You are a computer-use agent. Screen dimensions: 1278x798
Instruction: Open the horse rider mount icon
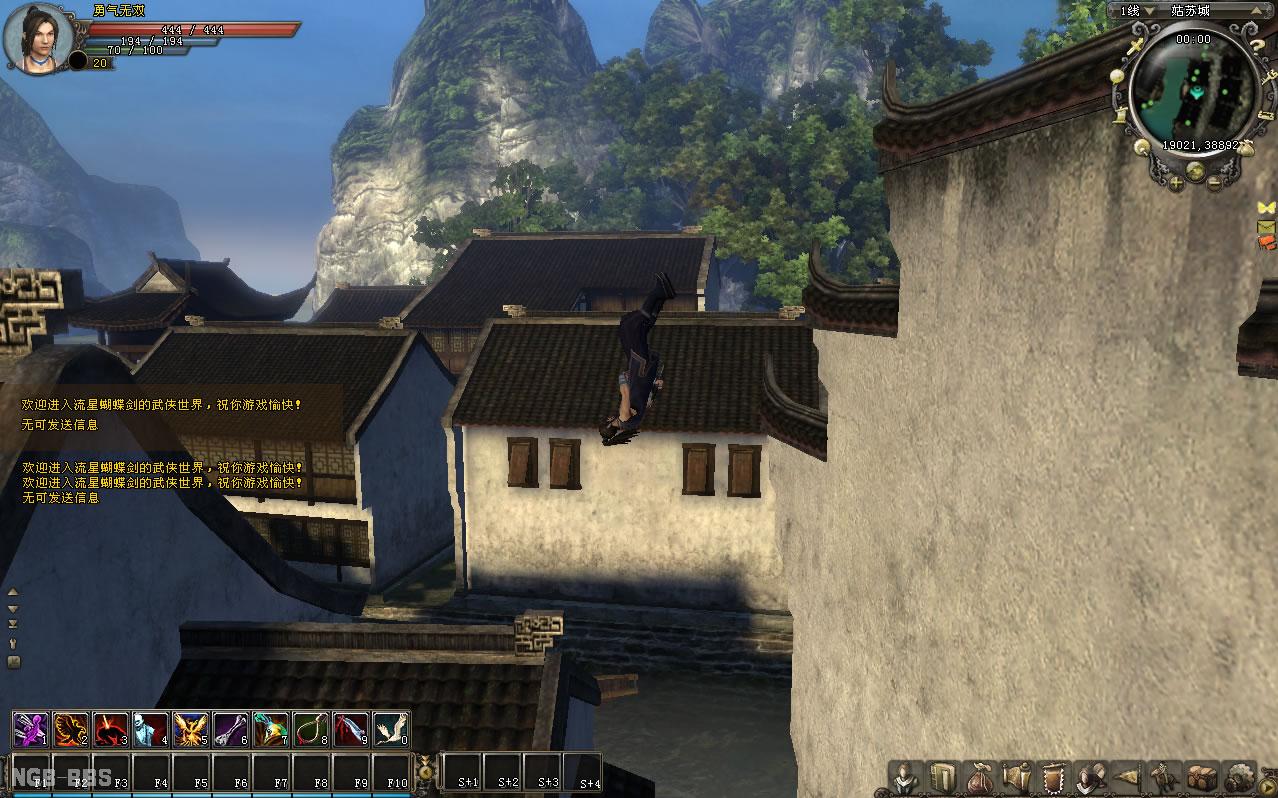tap(1165, 777)
